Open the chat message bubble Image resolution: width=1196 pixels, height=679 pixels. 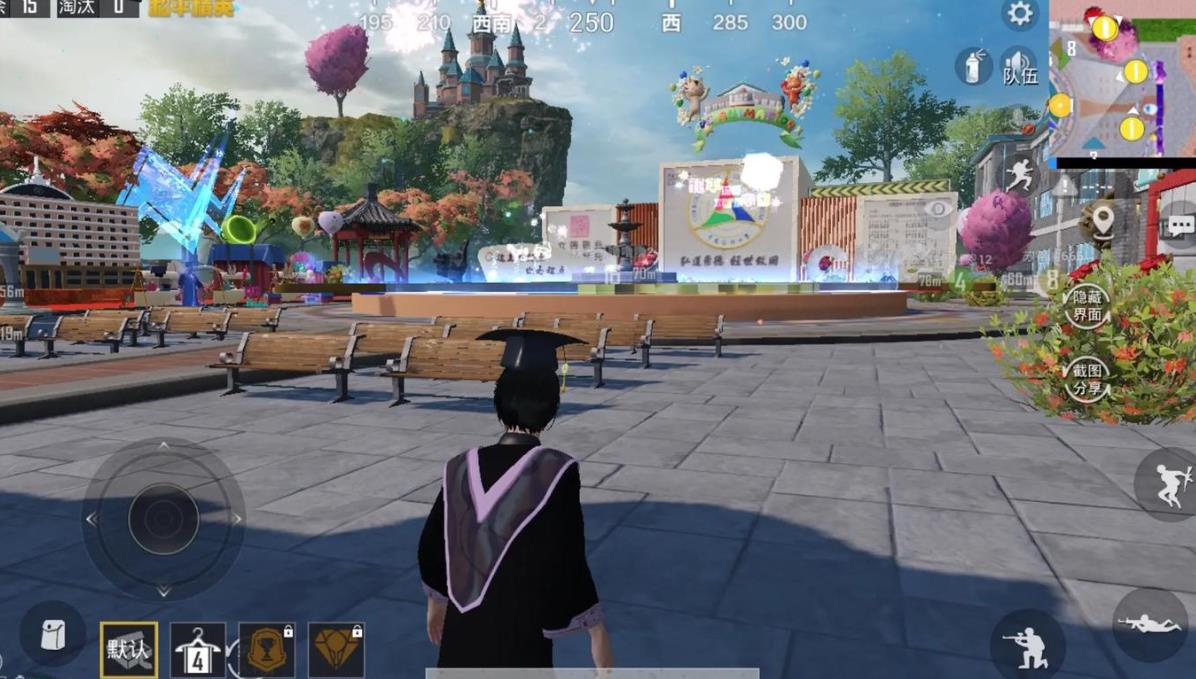tap(1180, 226)
